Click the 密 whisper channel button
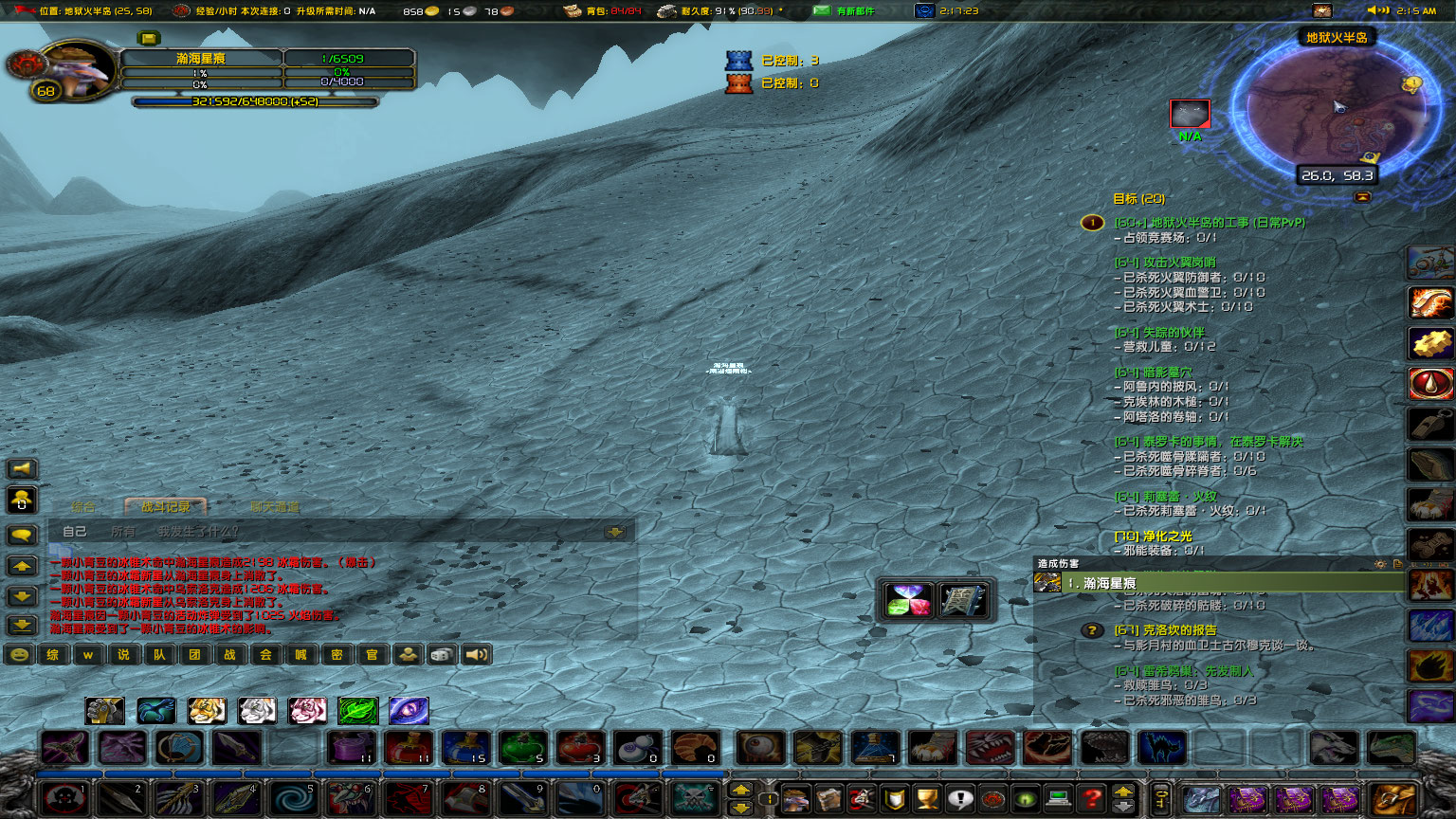Screen dimensions: 1456x819 [x=337, y=654]
